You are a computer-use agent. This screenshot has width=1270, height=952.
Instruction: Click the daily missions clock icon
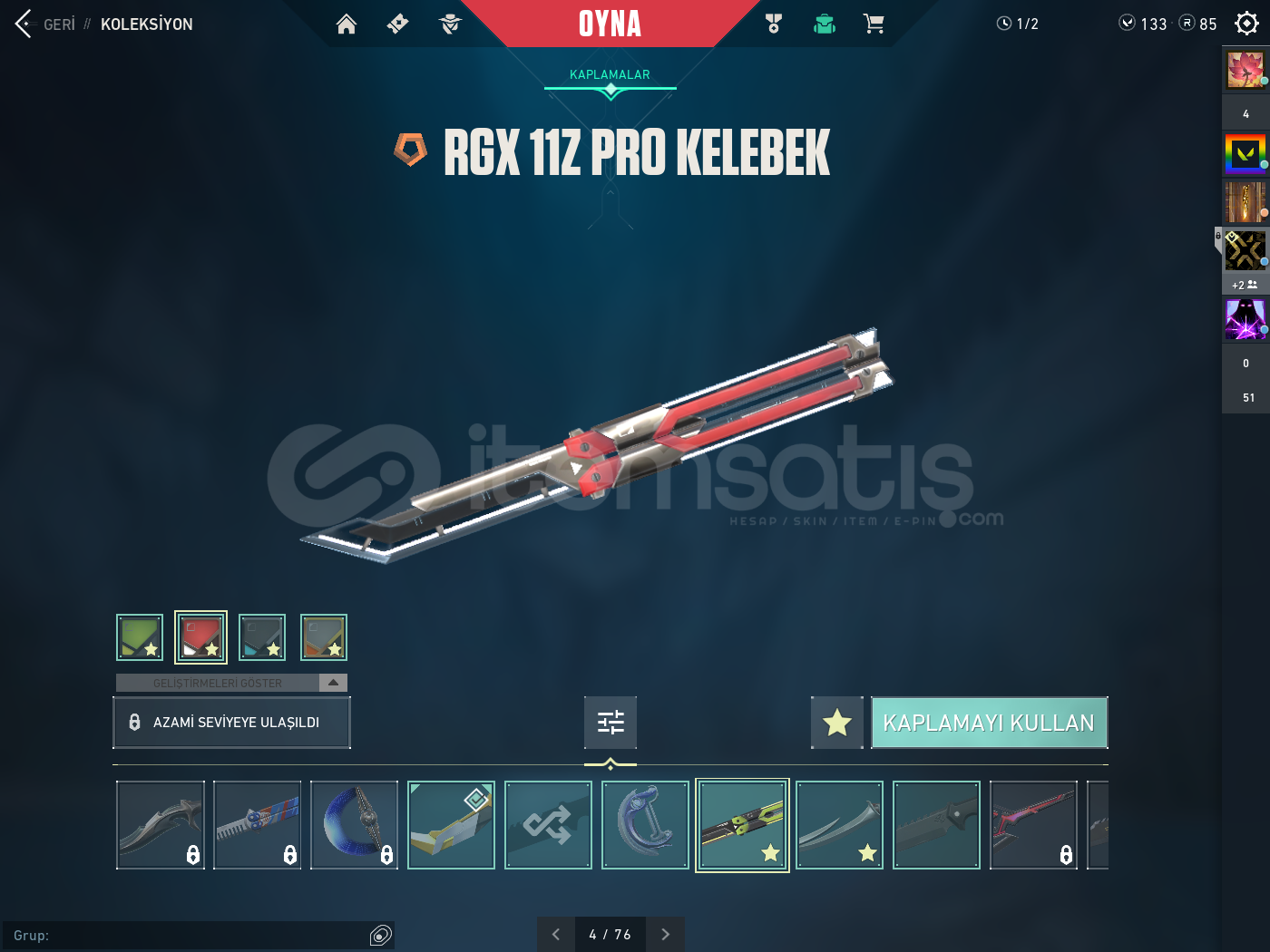(x=1005, y=24)
